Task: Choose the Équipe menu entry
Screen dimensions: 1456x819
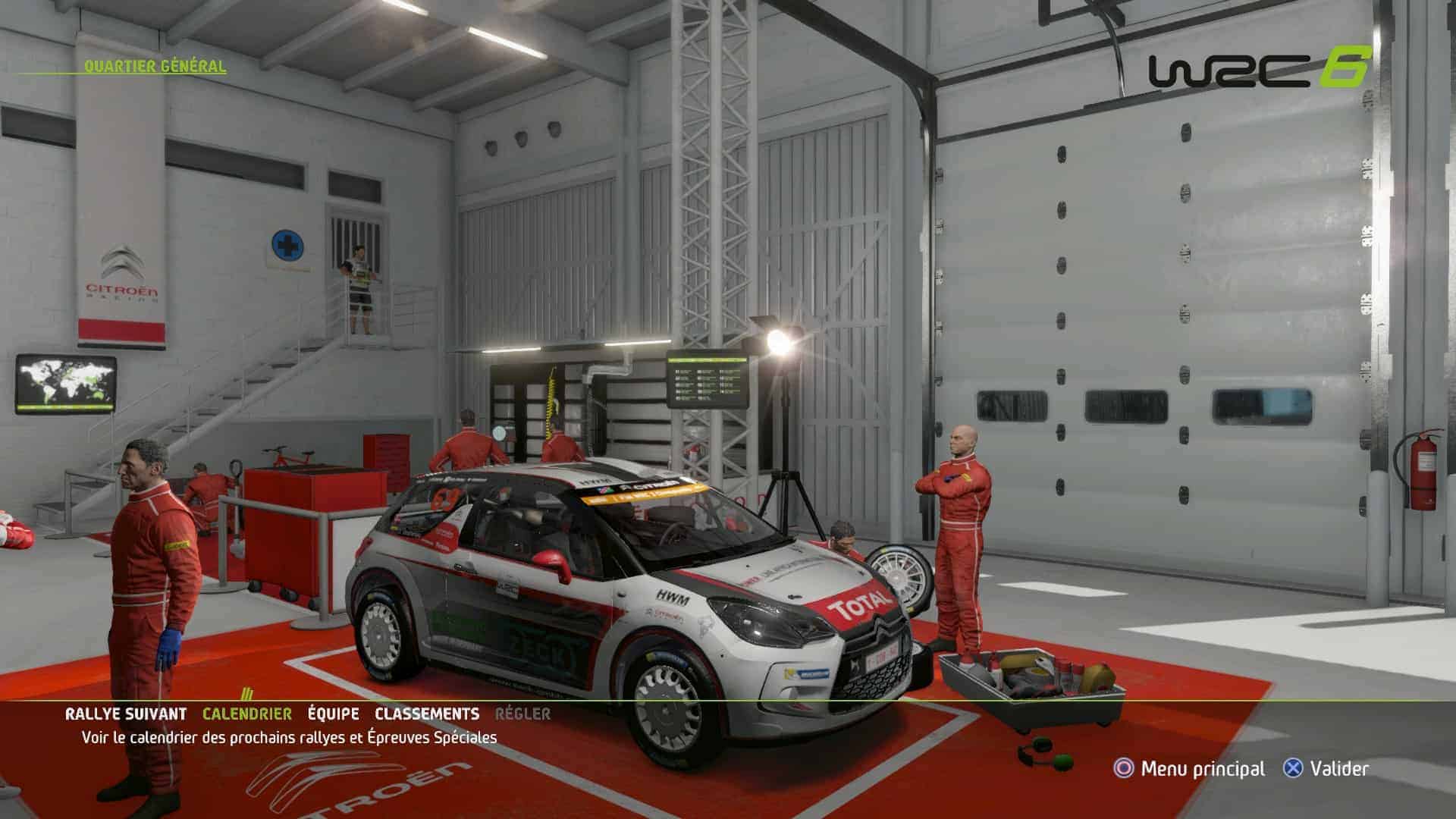Action: (334, 714)
